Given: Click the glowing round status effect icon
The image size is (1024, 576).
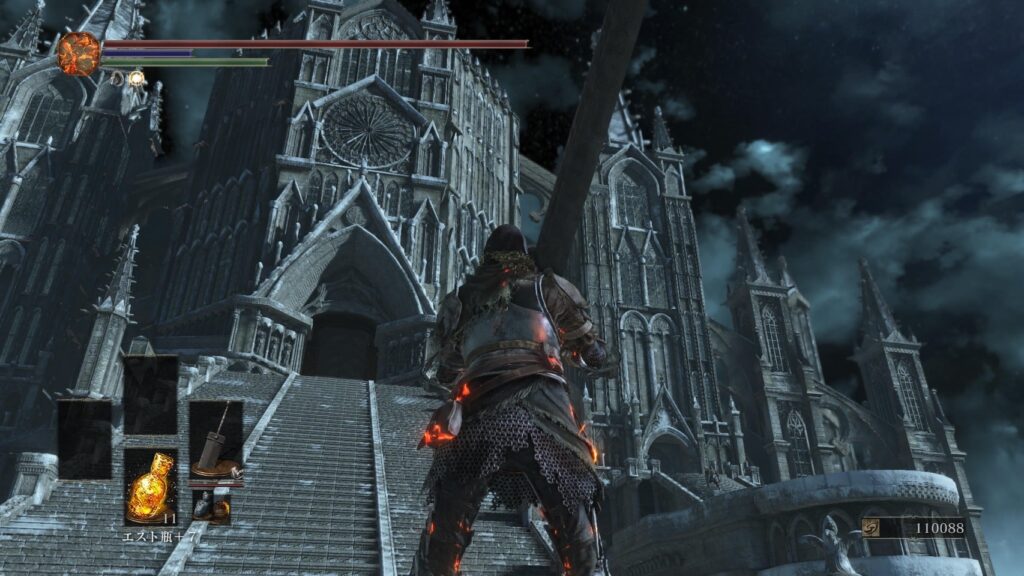Looking at the screenshot, I should [136, 77].
